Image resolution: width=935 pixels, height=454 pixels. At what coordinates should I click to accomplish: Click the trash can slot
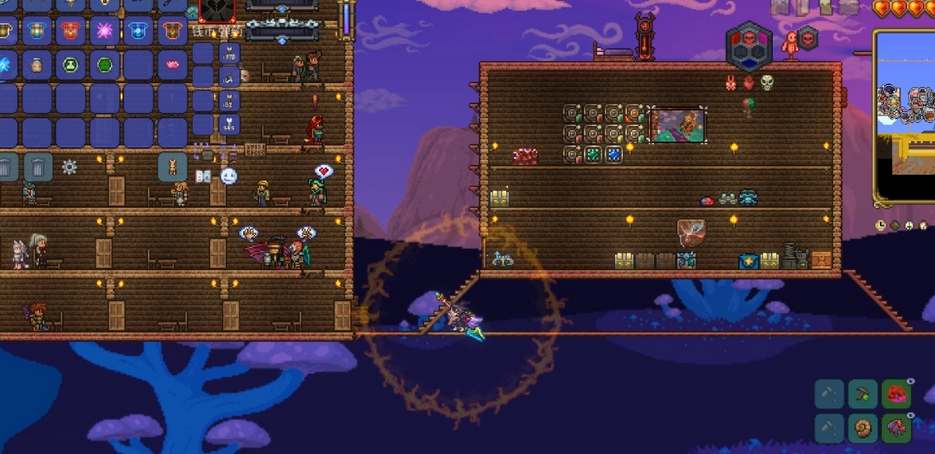click(x=37, y=166)
